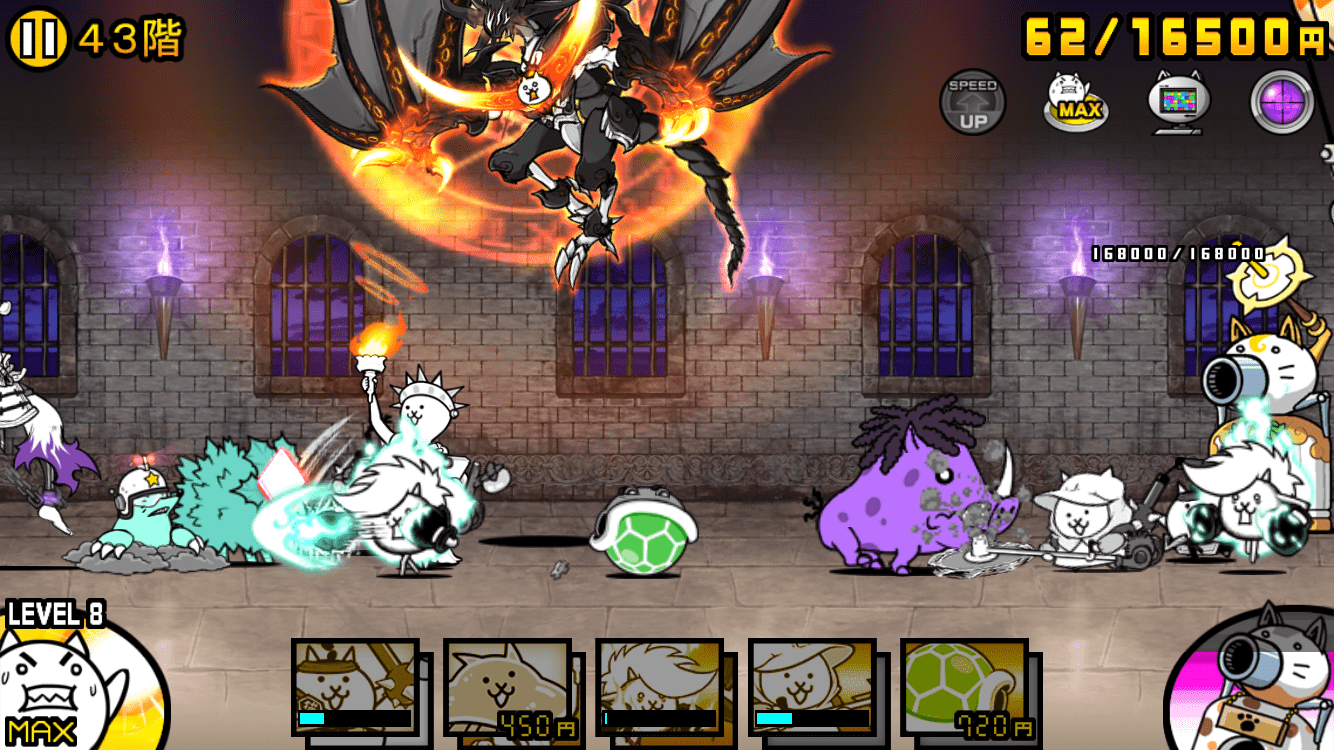Viewport: 1334px width, 750px height.
Task: Deploy the 720 yen green turtle shell unit
Action: pos(964,688)
